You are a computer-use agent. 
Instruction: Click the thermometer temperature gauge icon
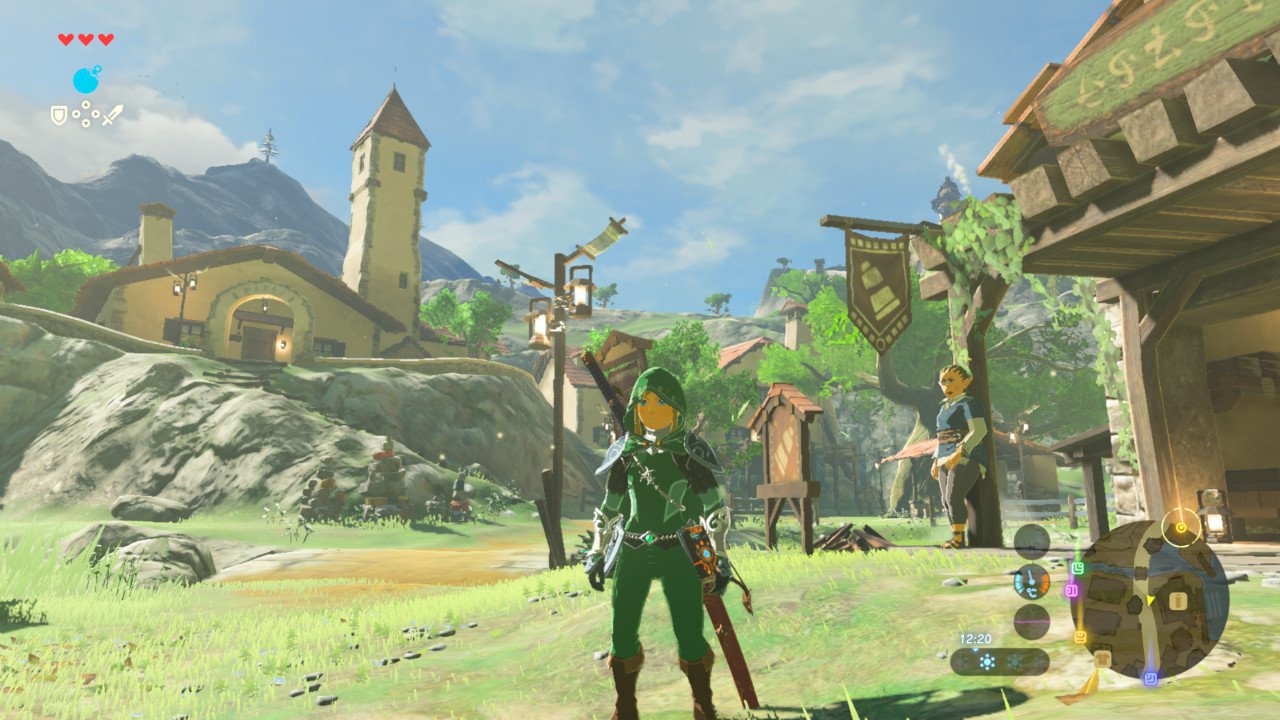pyautogui.click(x=1031, y=584)
